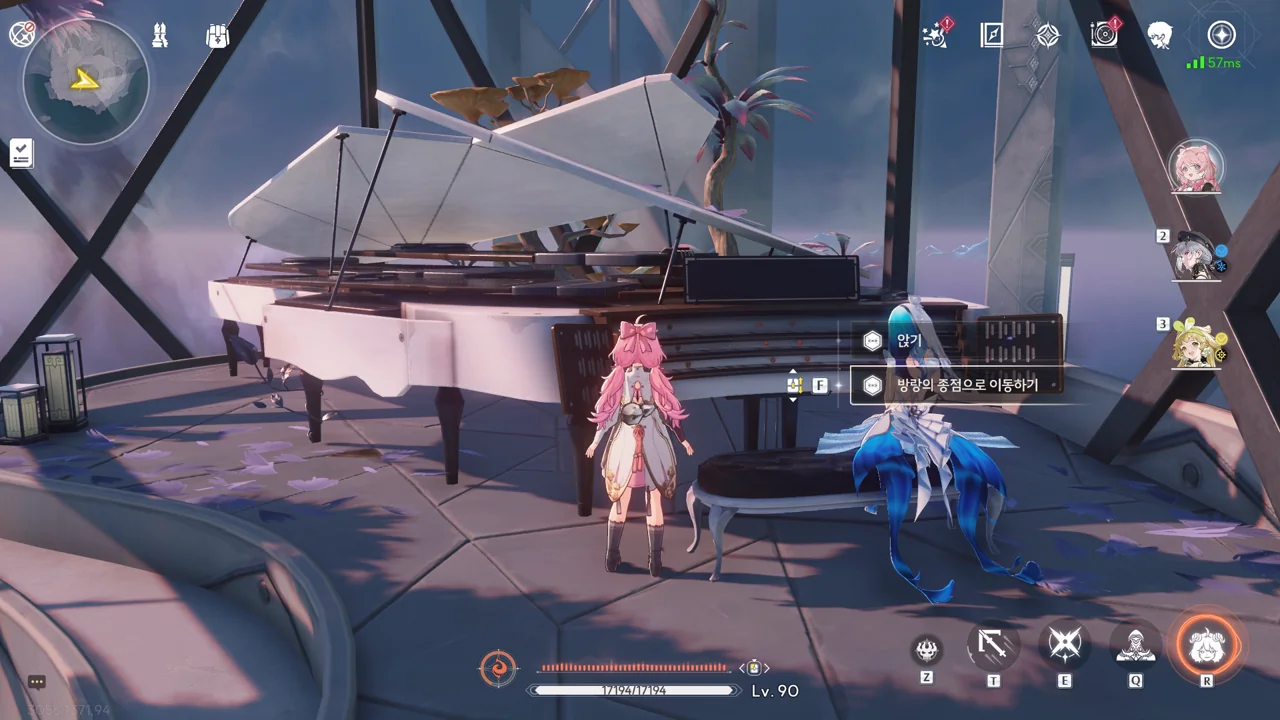The width and height of the screenshot is (1280, 720).
Task: Open the guidebook compass icon
Action: (x=991, y=35)
